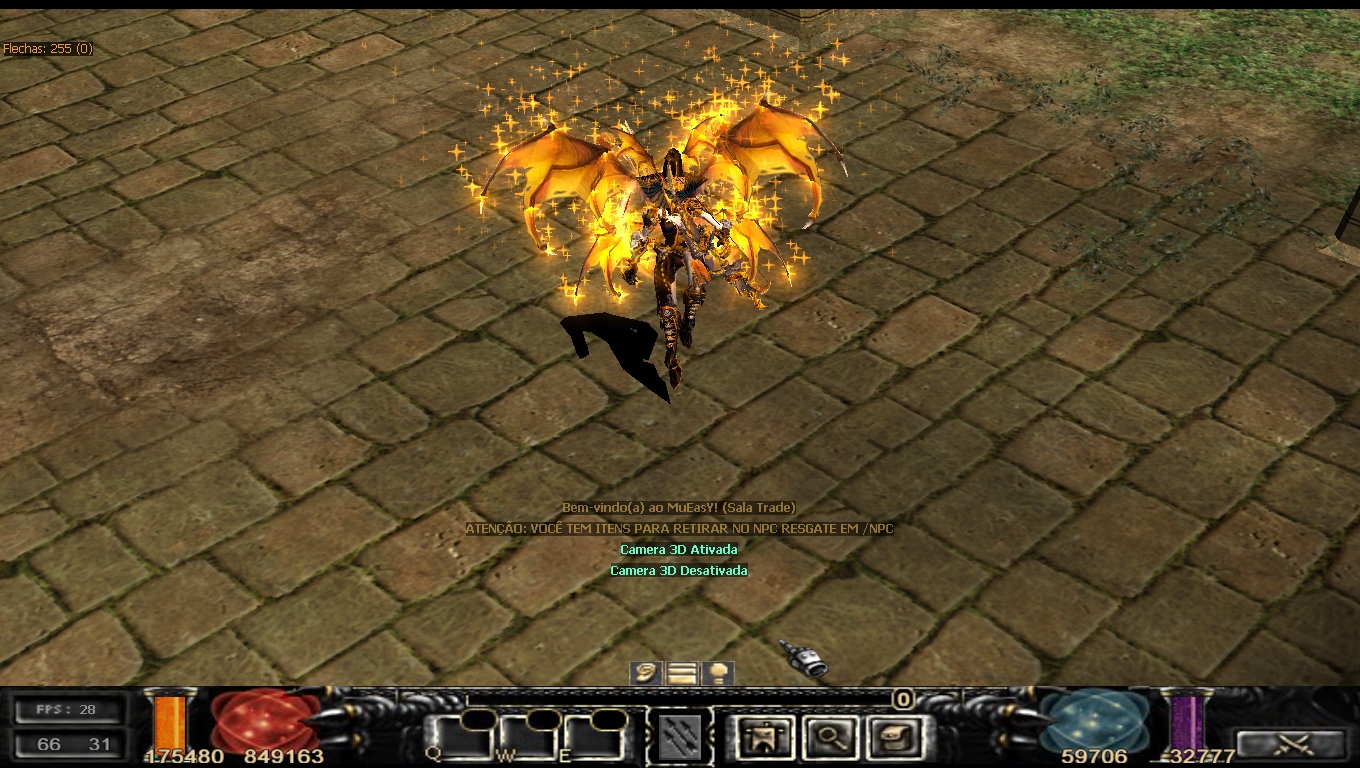Click the magnifying glass button
Image resolution: width=1360 pixels, height=768 pixels.
827,738
